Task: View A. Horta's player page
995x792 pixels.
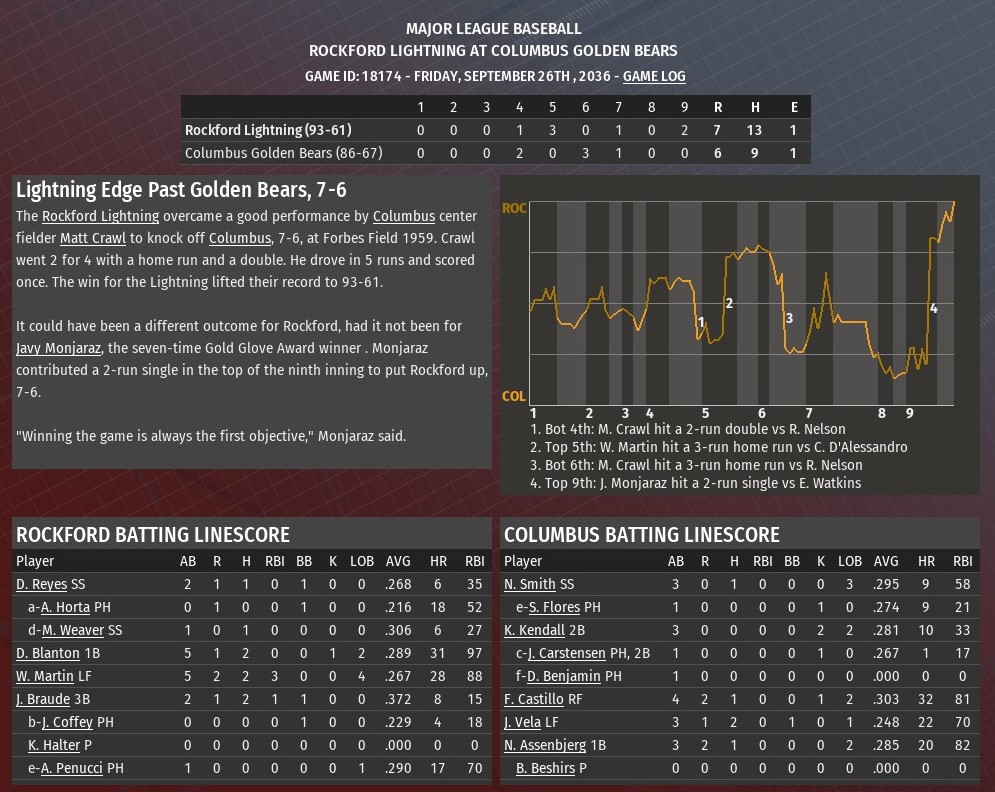Action: 65,607
